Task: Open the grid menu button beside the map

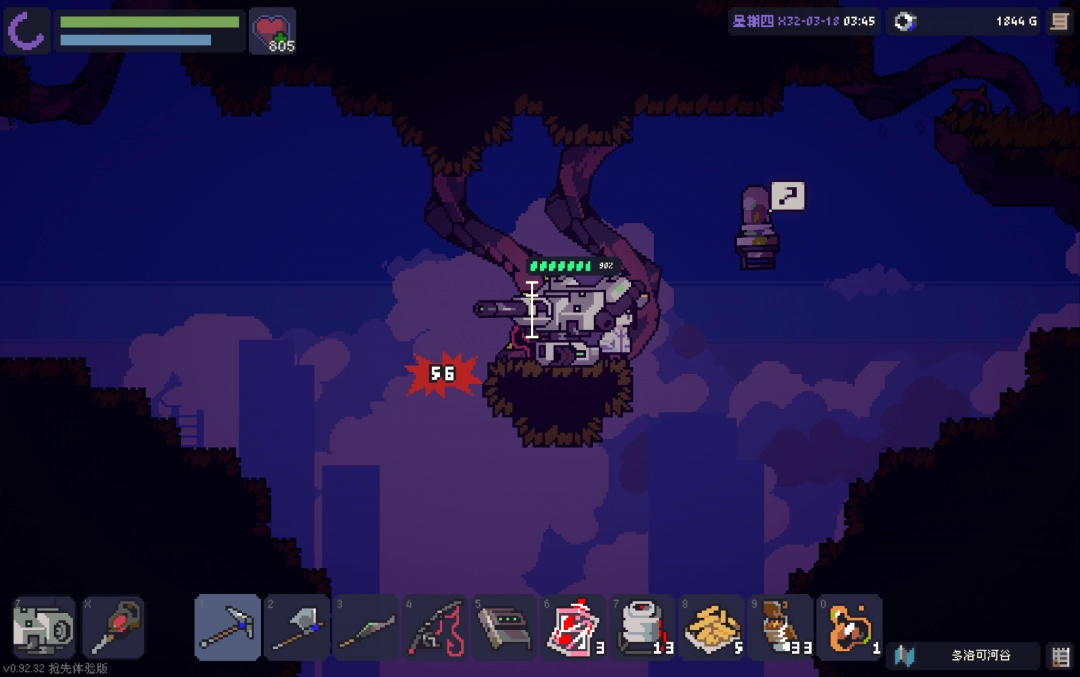Action: 1060,656
